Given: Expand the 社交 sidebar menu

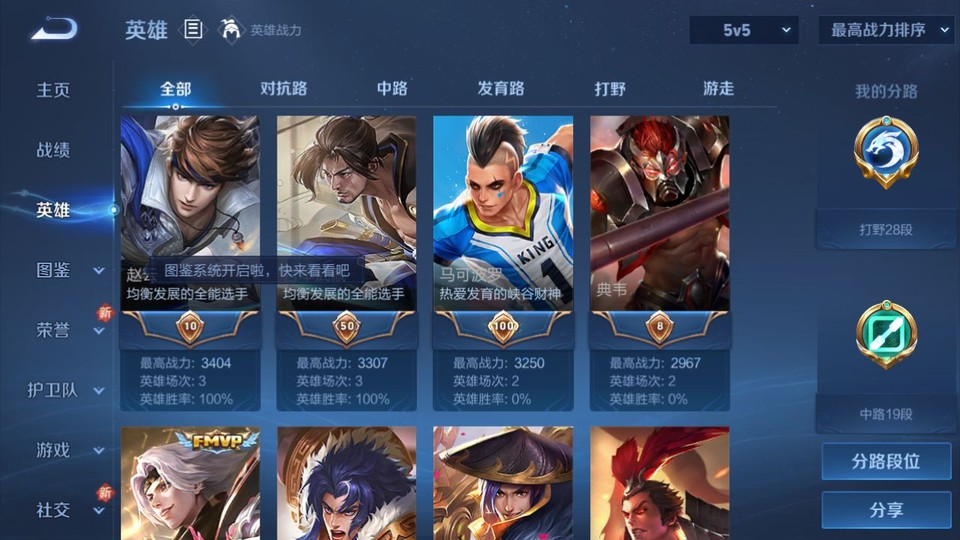Looking at the screenshot, I should coord(66,510).
